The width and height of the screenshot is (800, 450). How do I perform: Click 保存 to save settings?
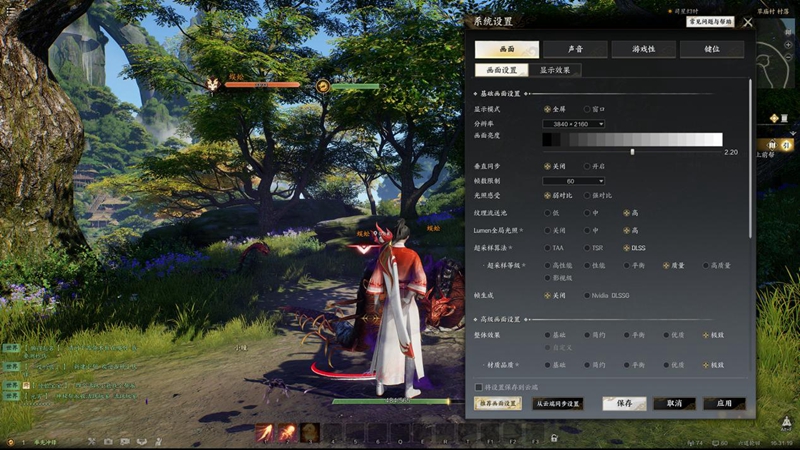pos(624,403)
